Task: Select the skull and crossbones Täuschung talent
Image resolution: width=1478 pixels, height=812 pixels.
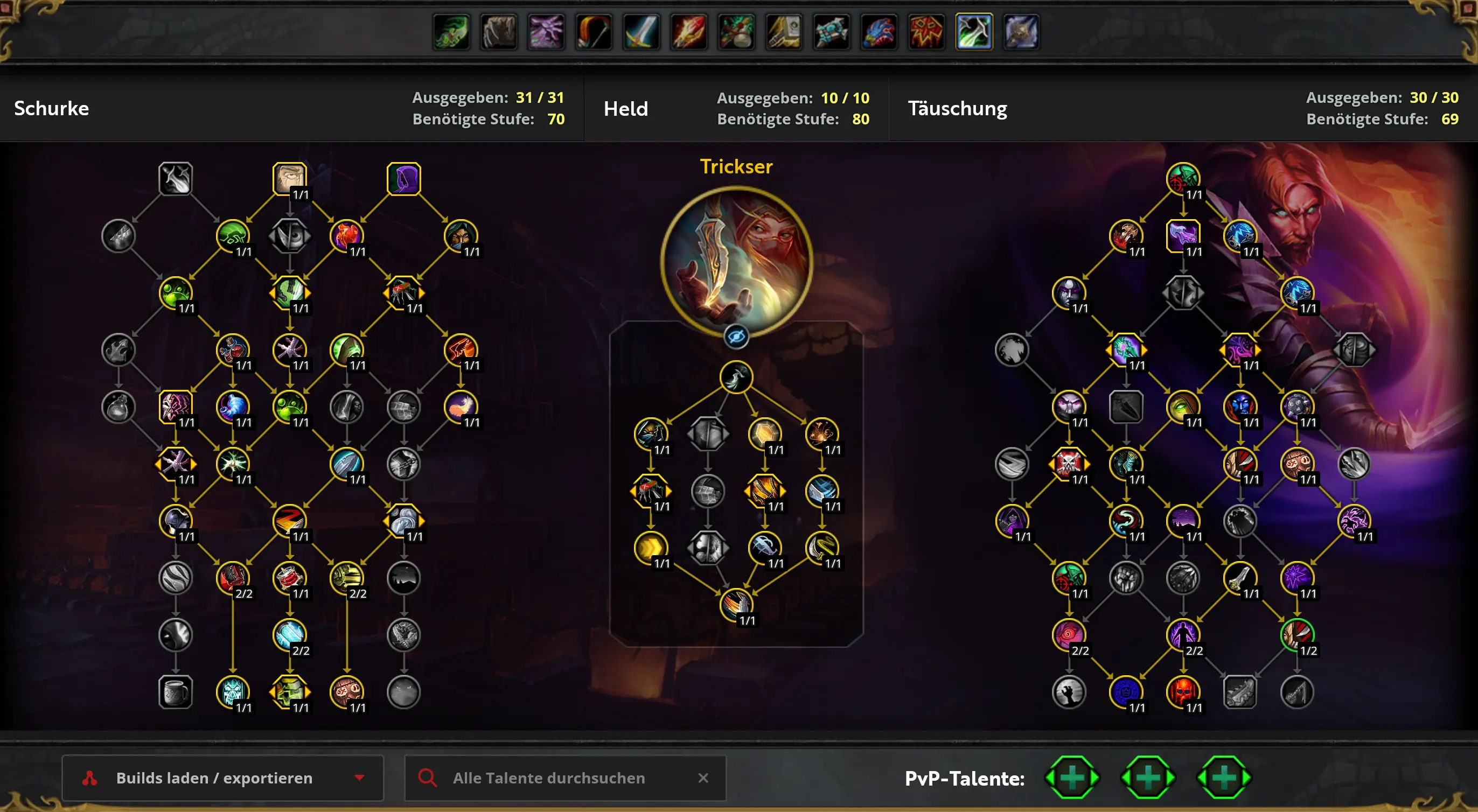Action: (1068, 463)
